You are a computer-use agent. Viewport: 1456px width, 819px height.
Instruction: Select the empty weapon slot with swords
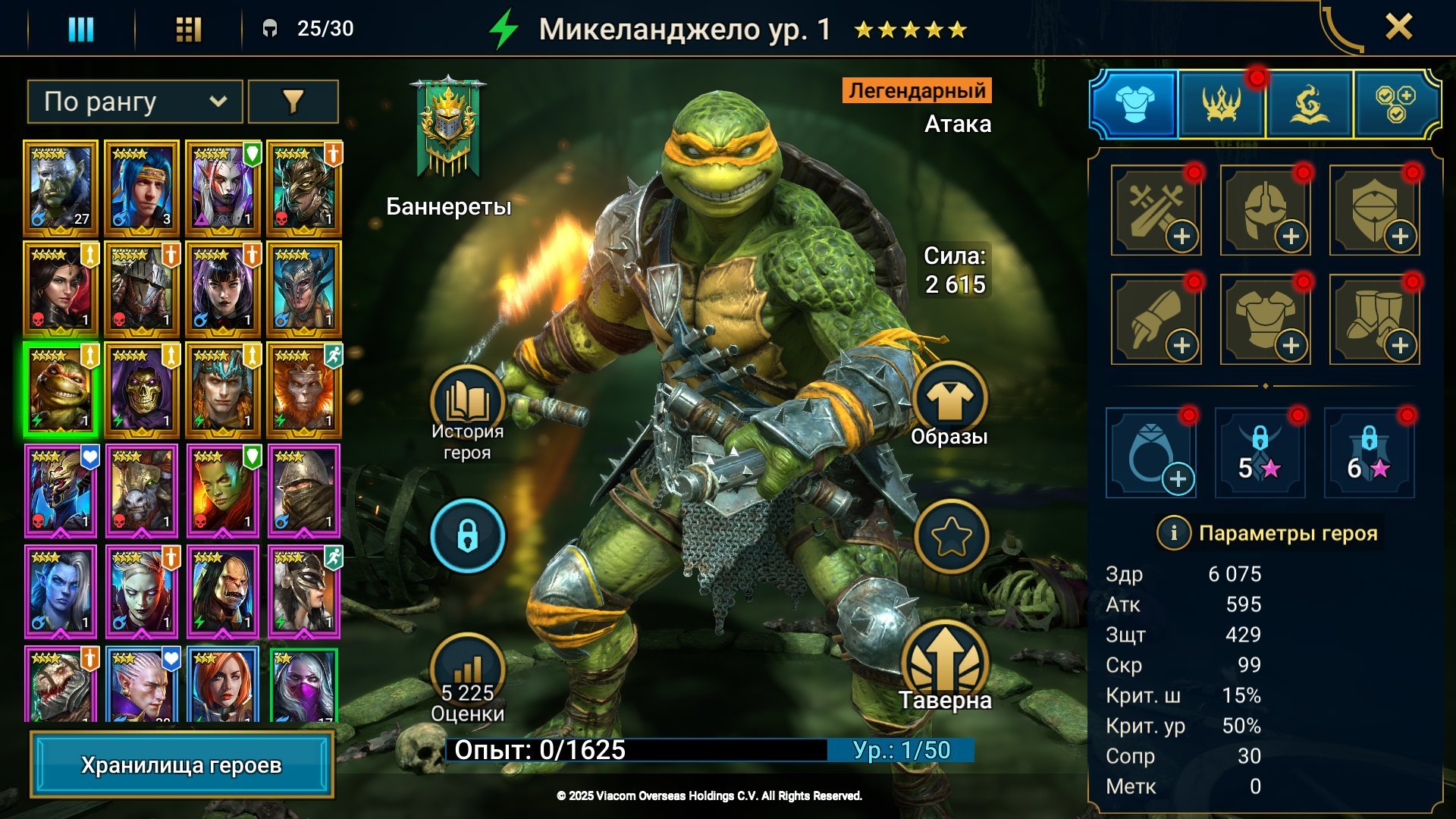(x=1156, y=210)
